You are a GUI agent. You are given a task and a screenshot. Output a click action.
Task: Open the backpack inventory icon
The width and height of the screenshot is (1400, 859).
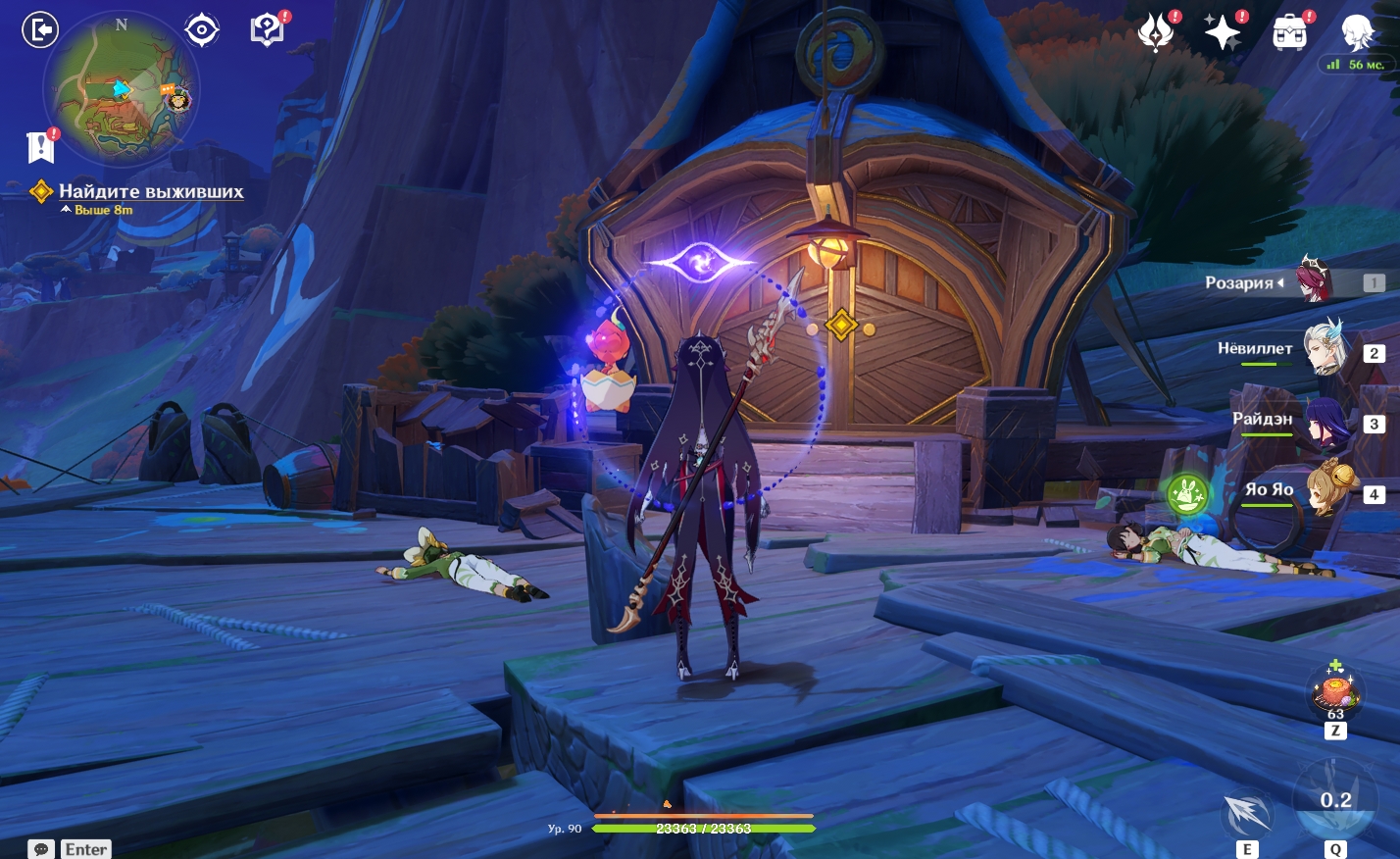tap(1289, 33)
